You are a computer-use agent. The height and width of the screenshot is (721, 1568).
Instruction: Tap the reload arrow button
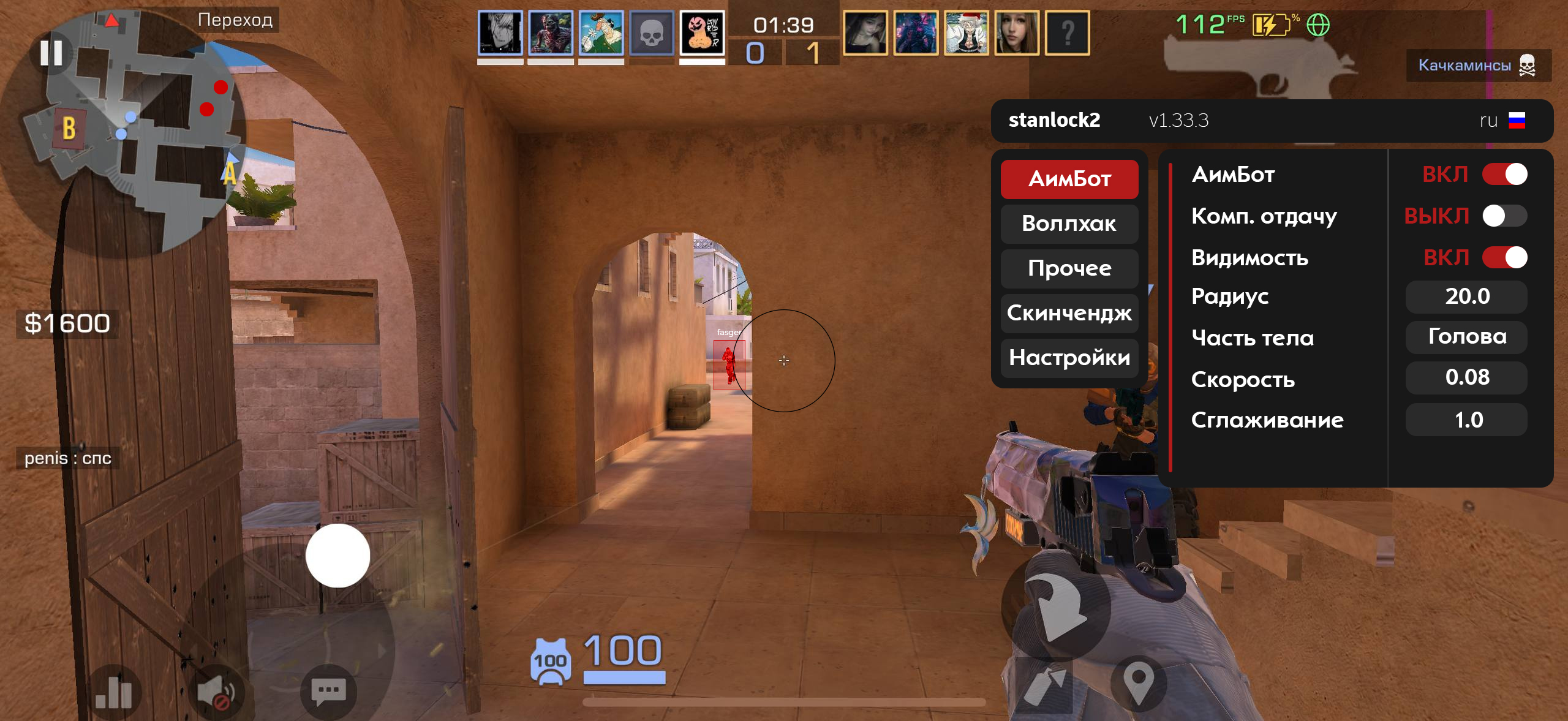(1057, 606)
